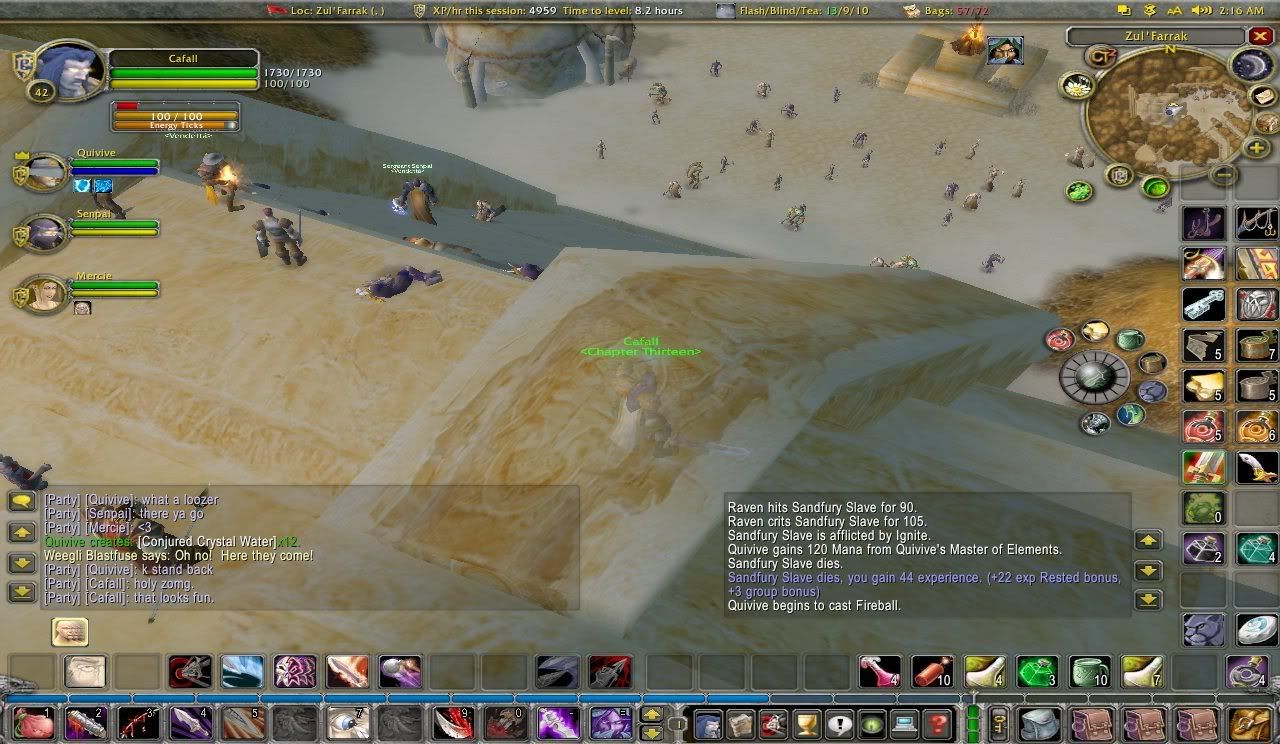This screenshot has height=744, width=1280.
Task: Use the cheese food stack
Action: (1203, 384)
